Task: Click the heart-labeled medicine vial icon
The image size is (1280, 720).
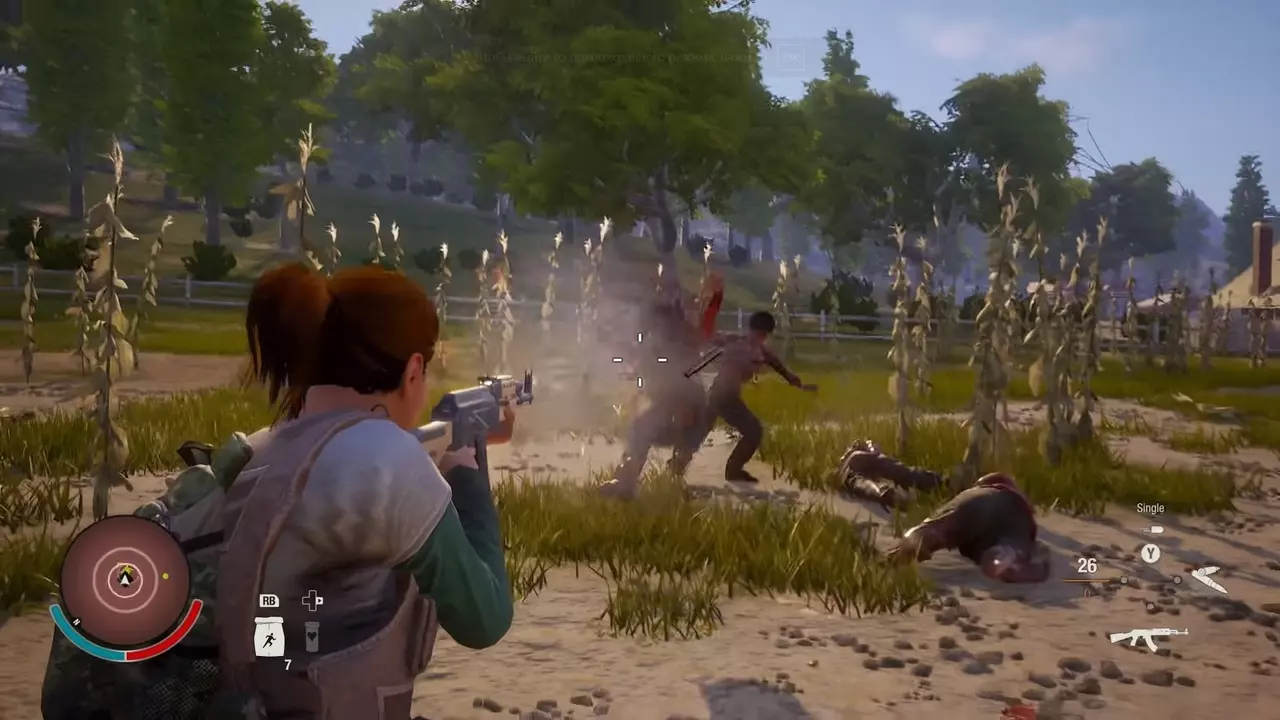Action: point(311,638)
